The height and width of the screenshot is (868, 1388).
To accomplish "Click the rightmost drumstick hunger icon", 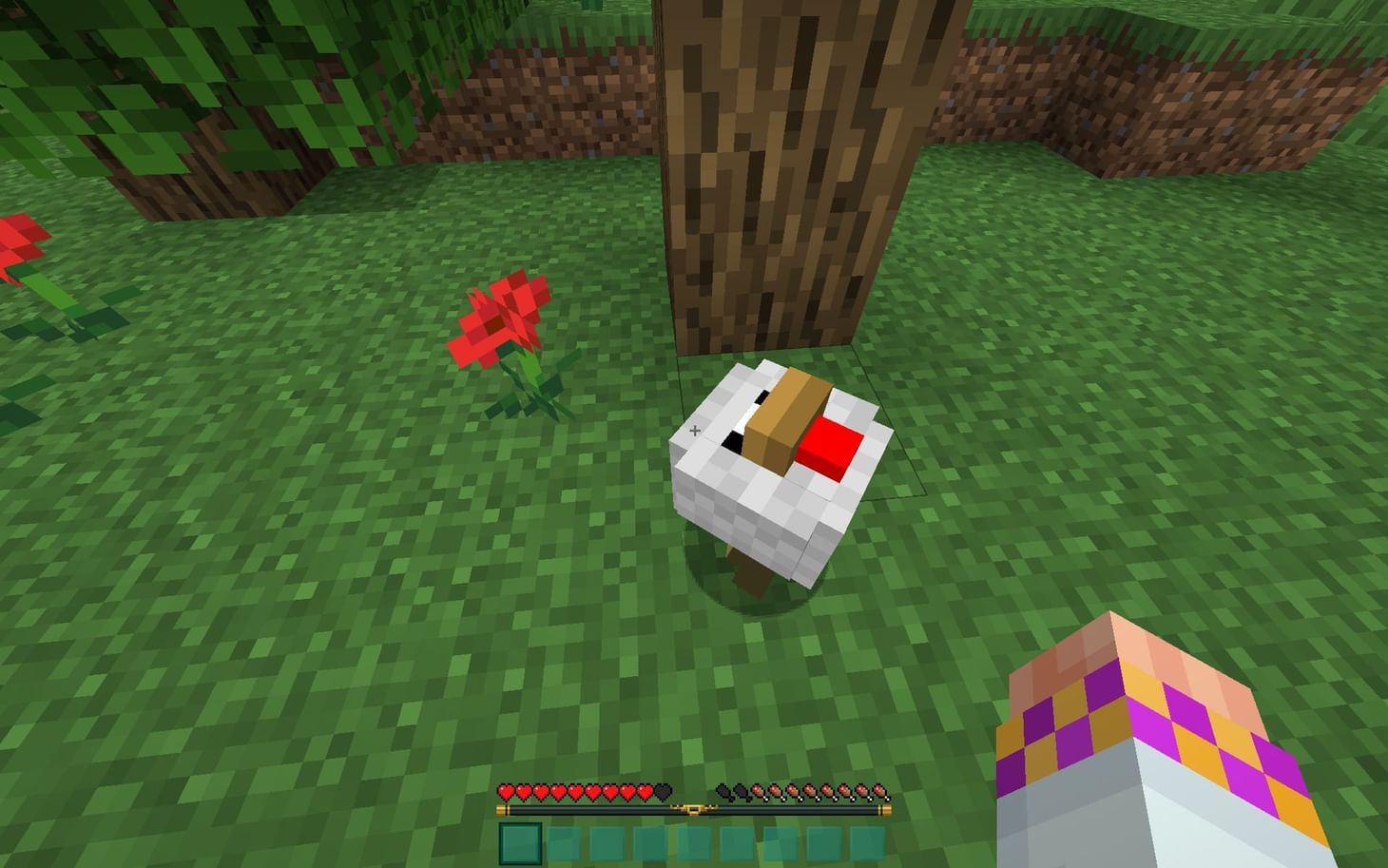I will 879,791.
